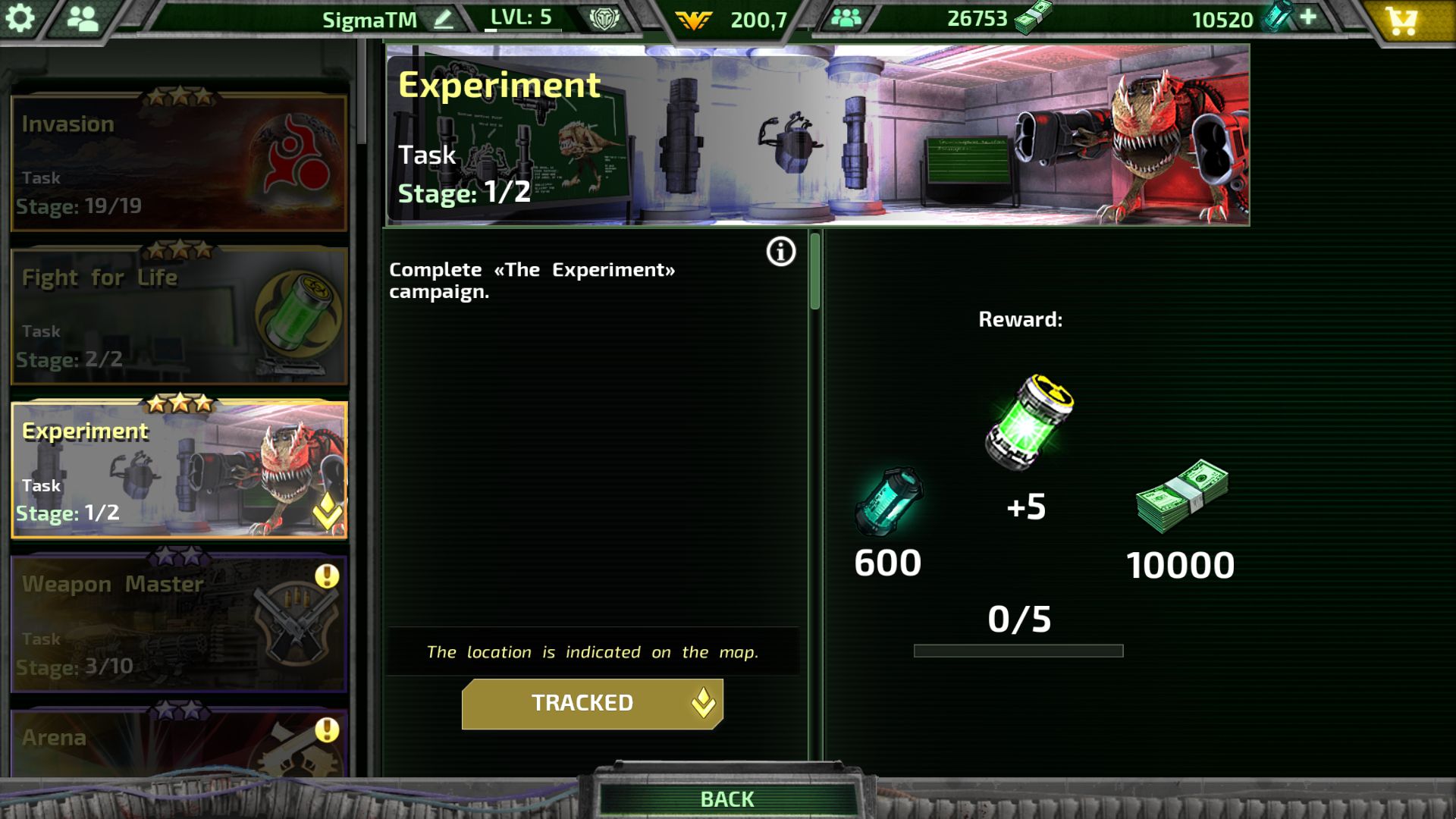Select the Invasion task card
The image size is (1456, 819).
point(179,163)
